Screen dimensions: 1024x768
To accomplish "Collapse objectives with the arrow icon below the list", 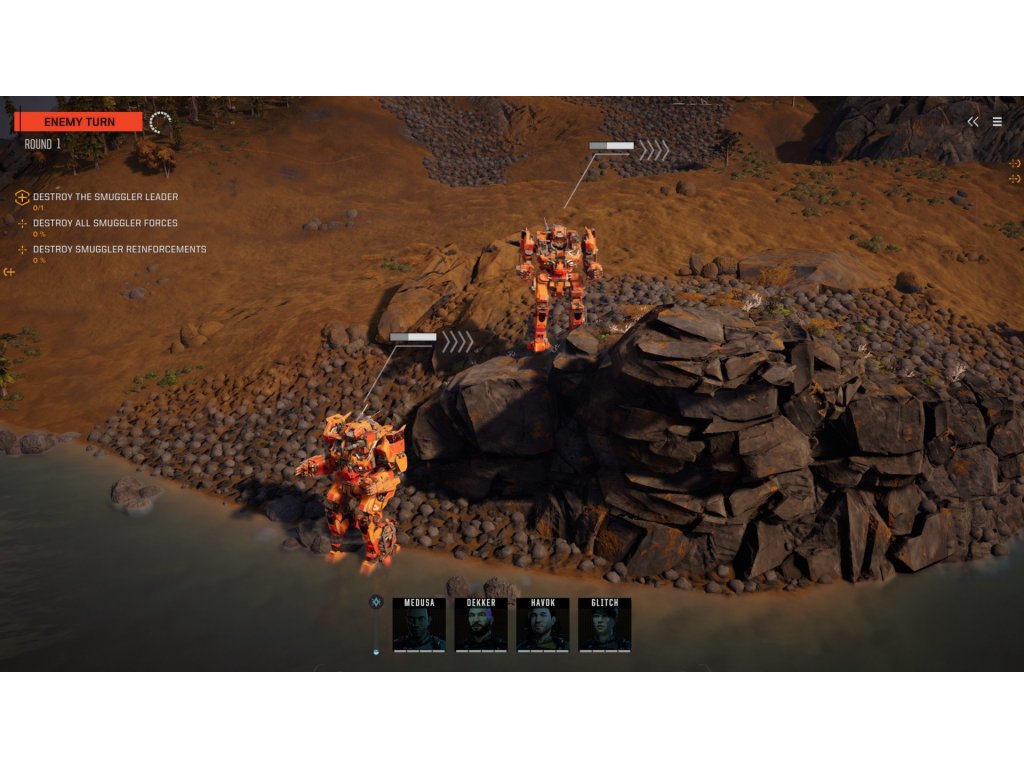I will [x=9, y=272].
